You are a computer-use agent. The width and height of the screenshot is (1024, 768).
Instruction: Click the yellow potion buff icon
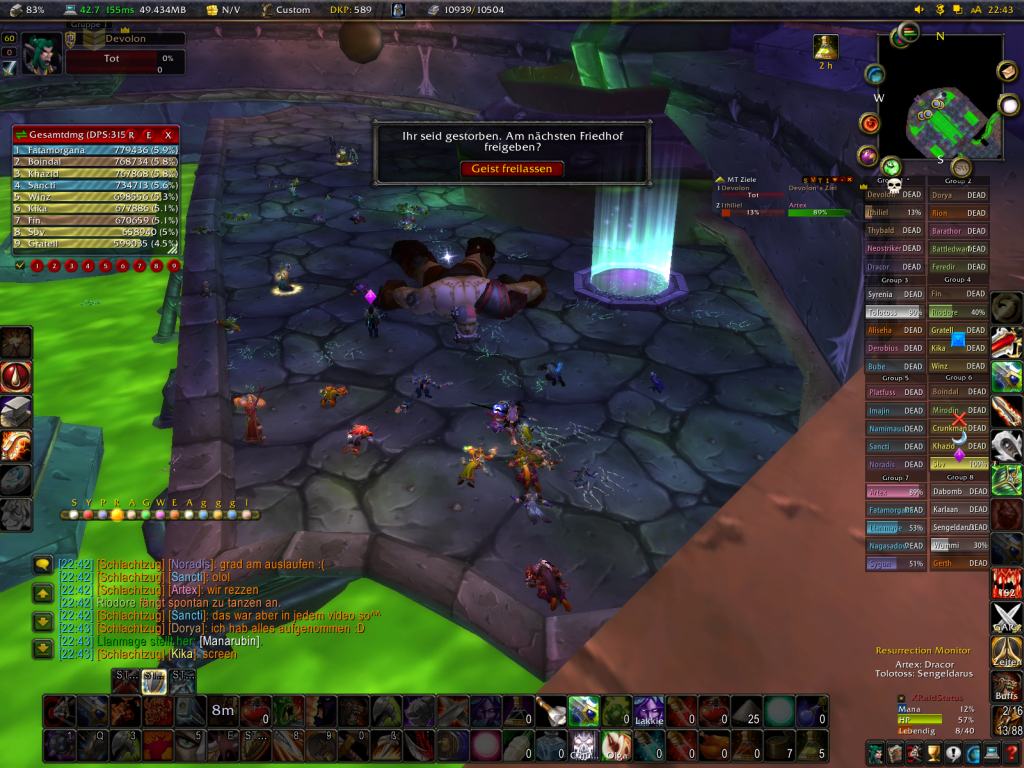pyautogui.click(x=825, y=46)
